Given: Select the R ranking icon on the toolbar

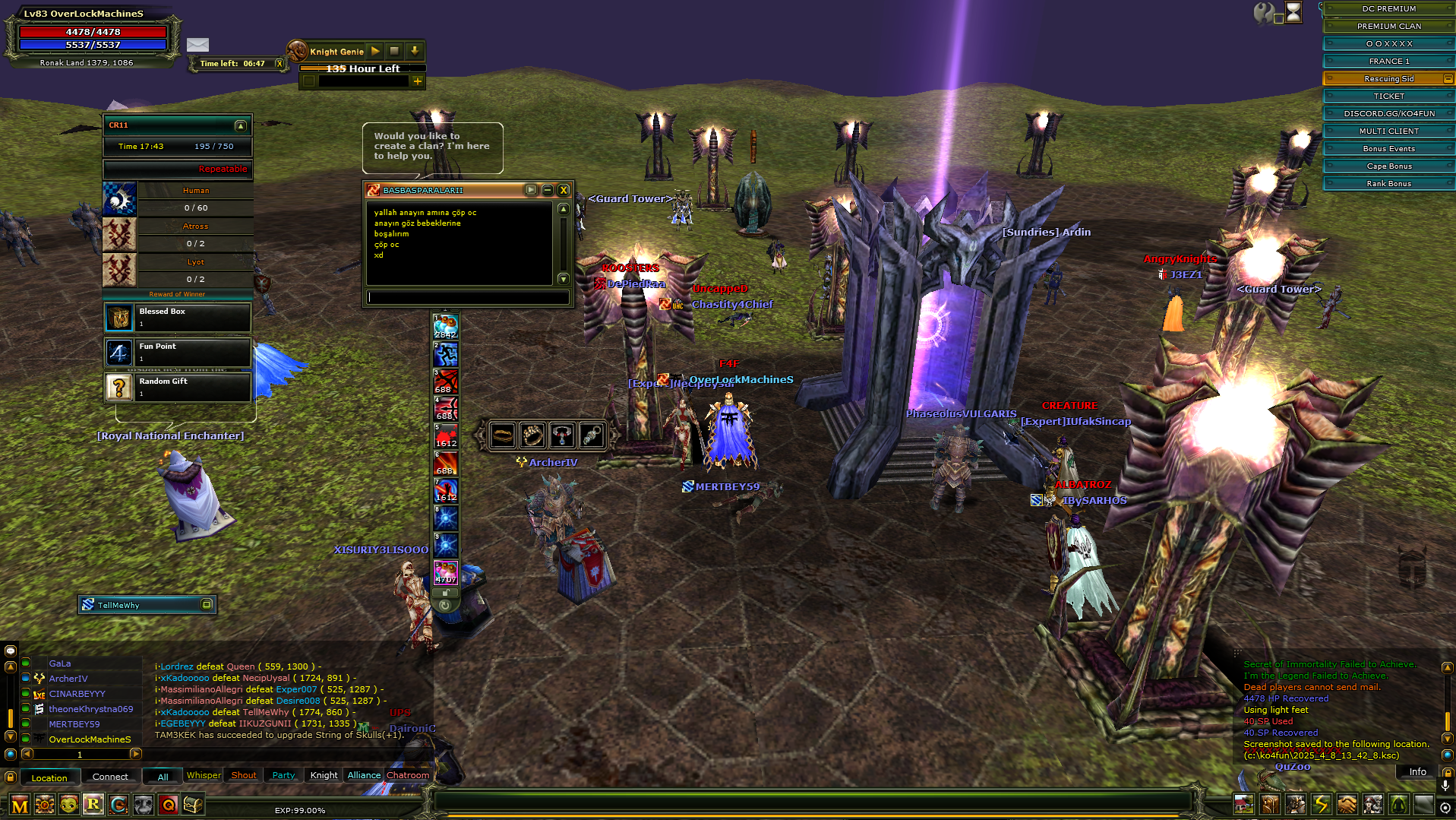Looking at the screenshot, I should (93, 806).
